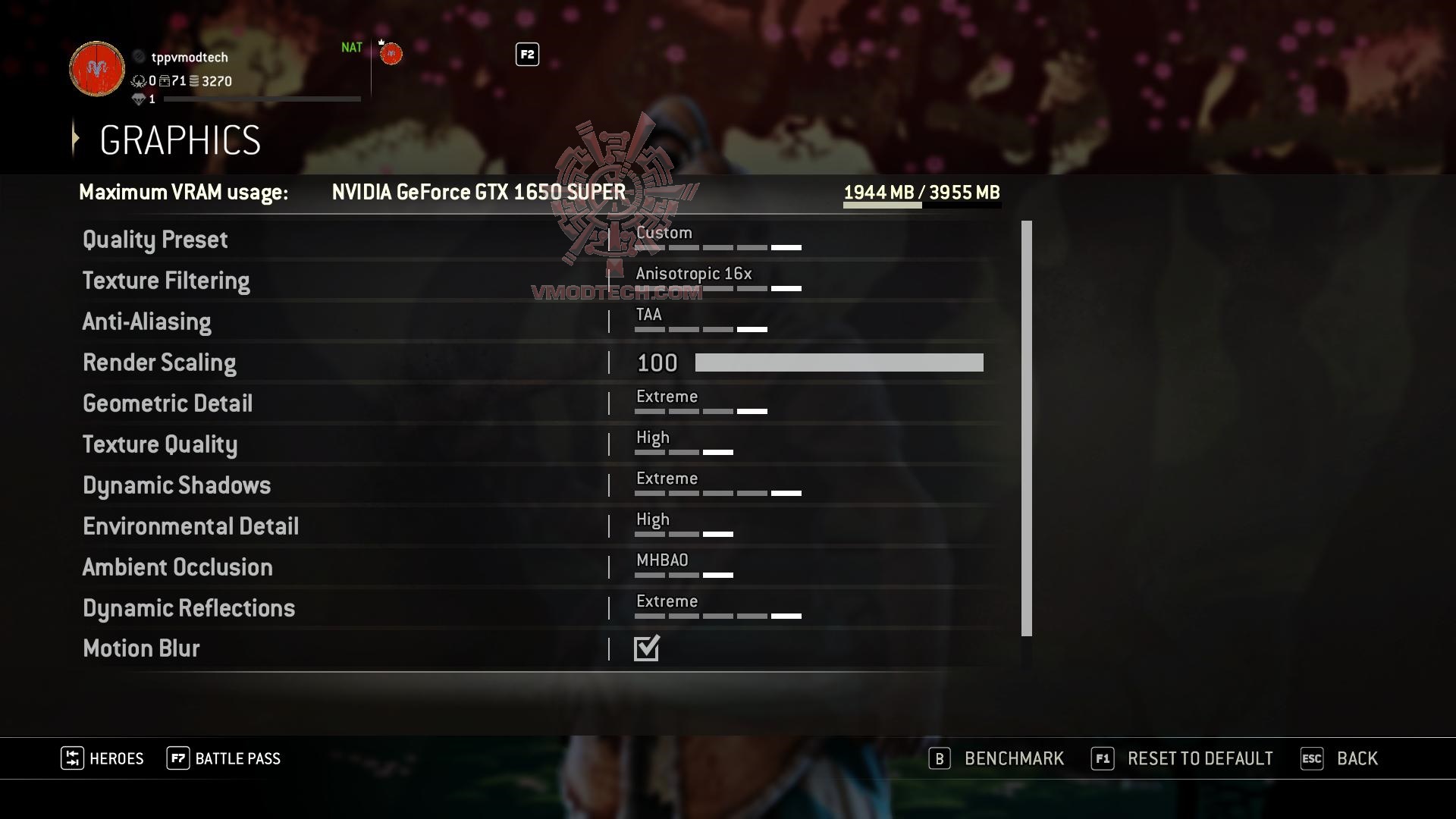Click the Heroes shortcut icon on bottom bar

point(73,758)
